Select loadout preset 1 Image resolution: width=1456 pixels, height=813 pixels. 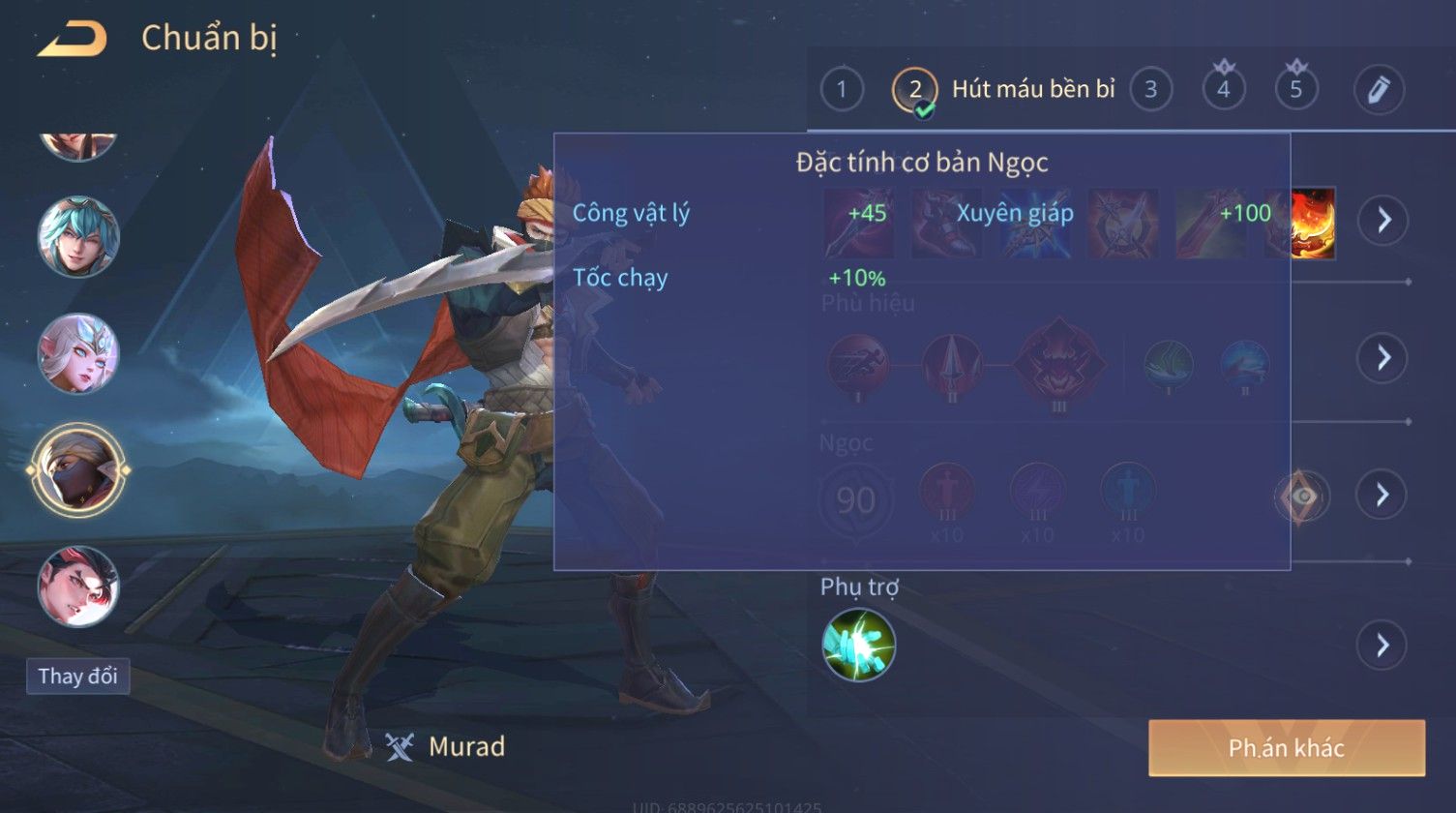pos(842,90)
